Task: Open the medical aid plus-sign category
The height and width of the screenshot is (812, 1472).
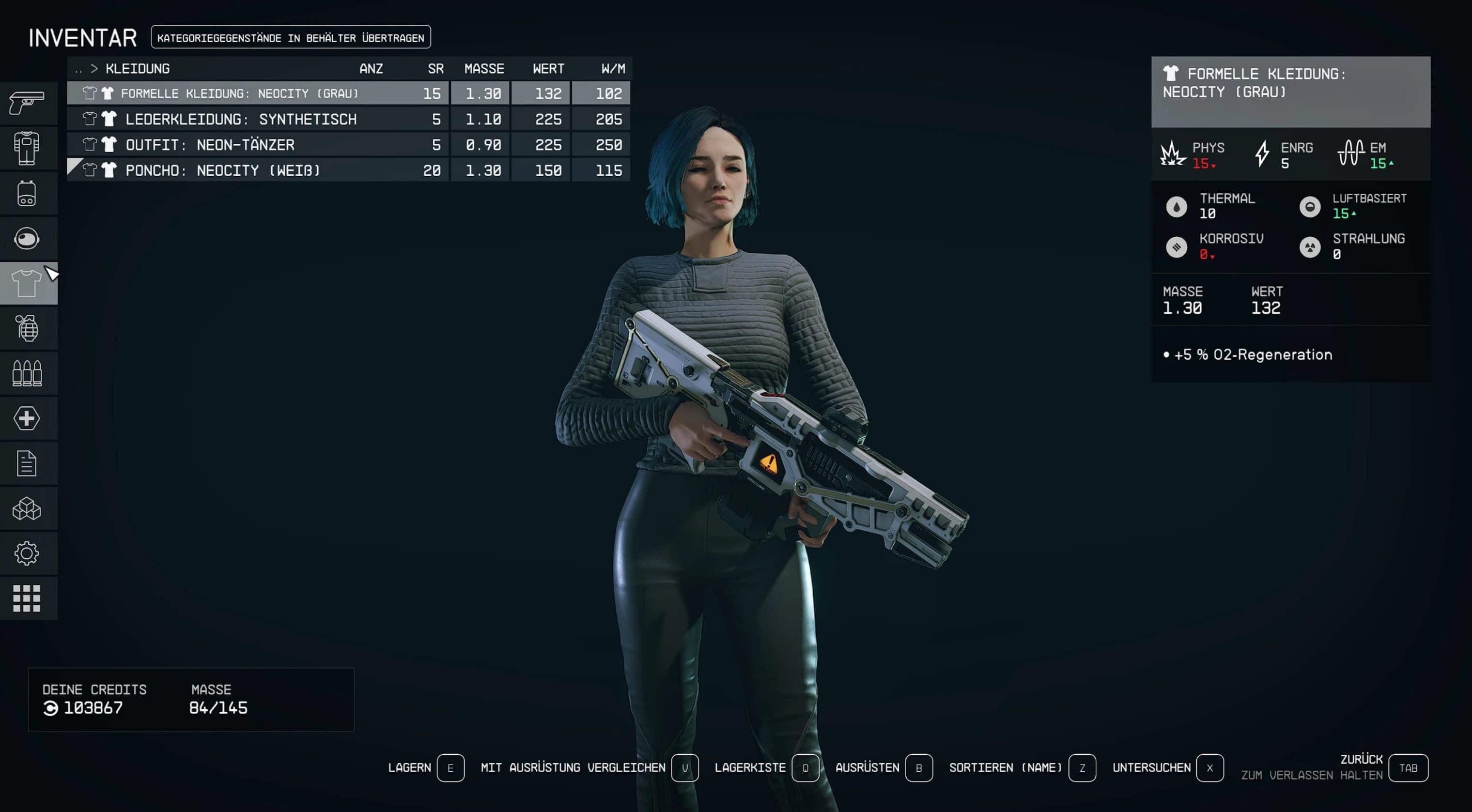Action: click(x=27, y=418)
